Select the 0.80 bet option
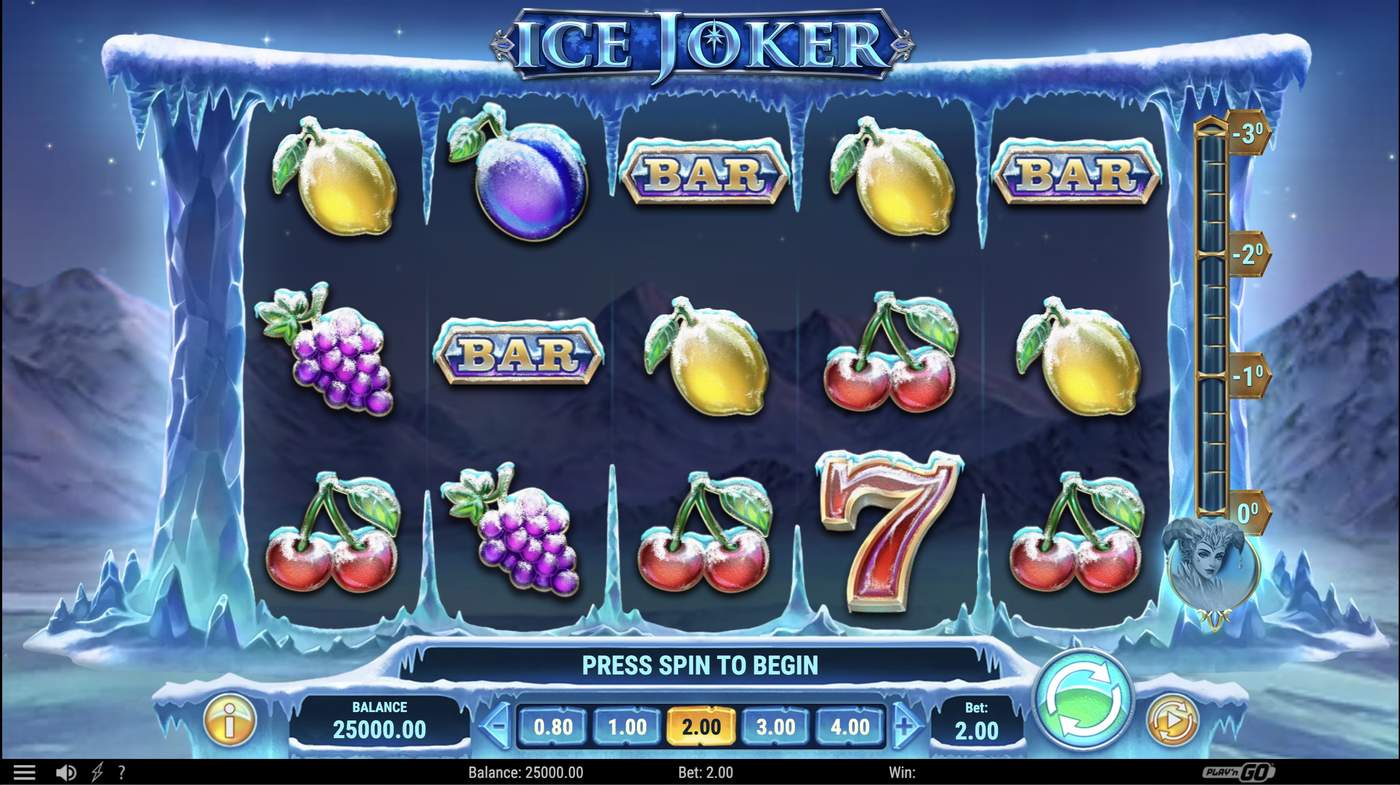Viewport: 1400px width, 785px height. click(553, 726)
